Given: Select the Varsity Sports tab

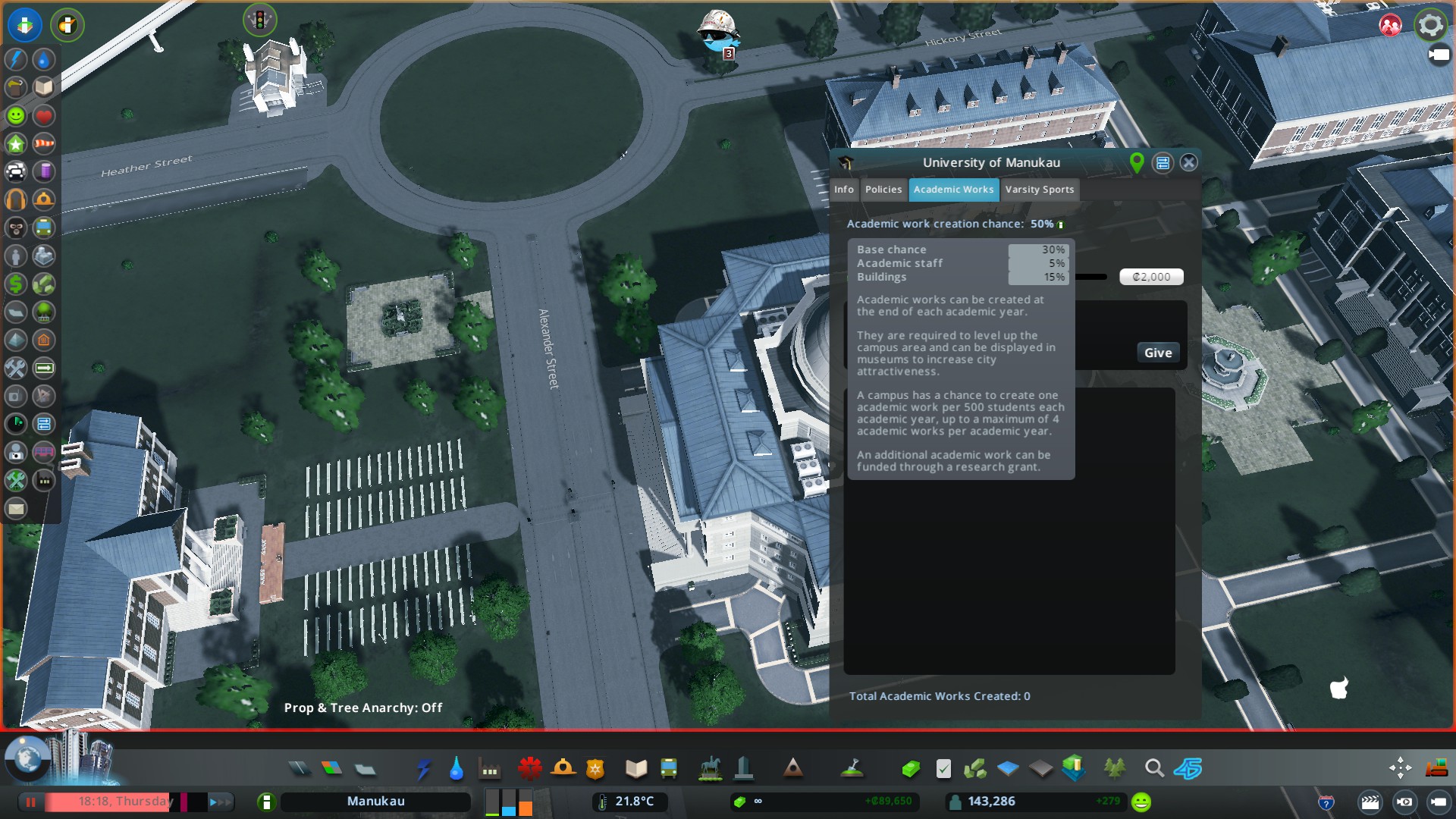Looking at the screenshot, I should coord(1039,190).
